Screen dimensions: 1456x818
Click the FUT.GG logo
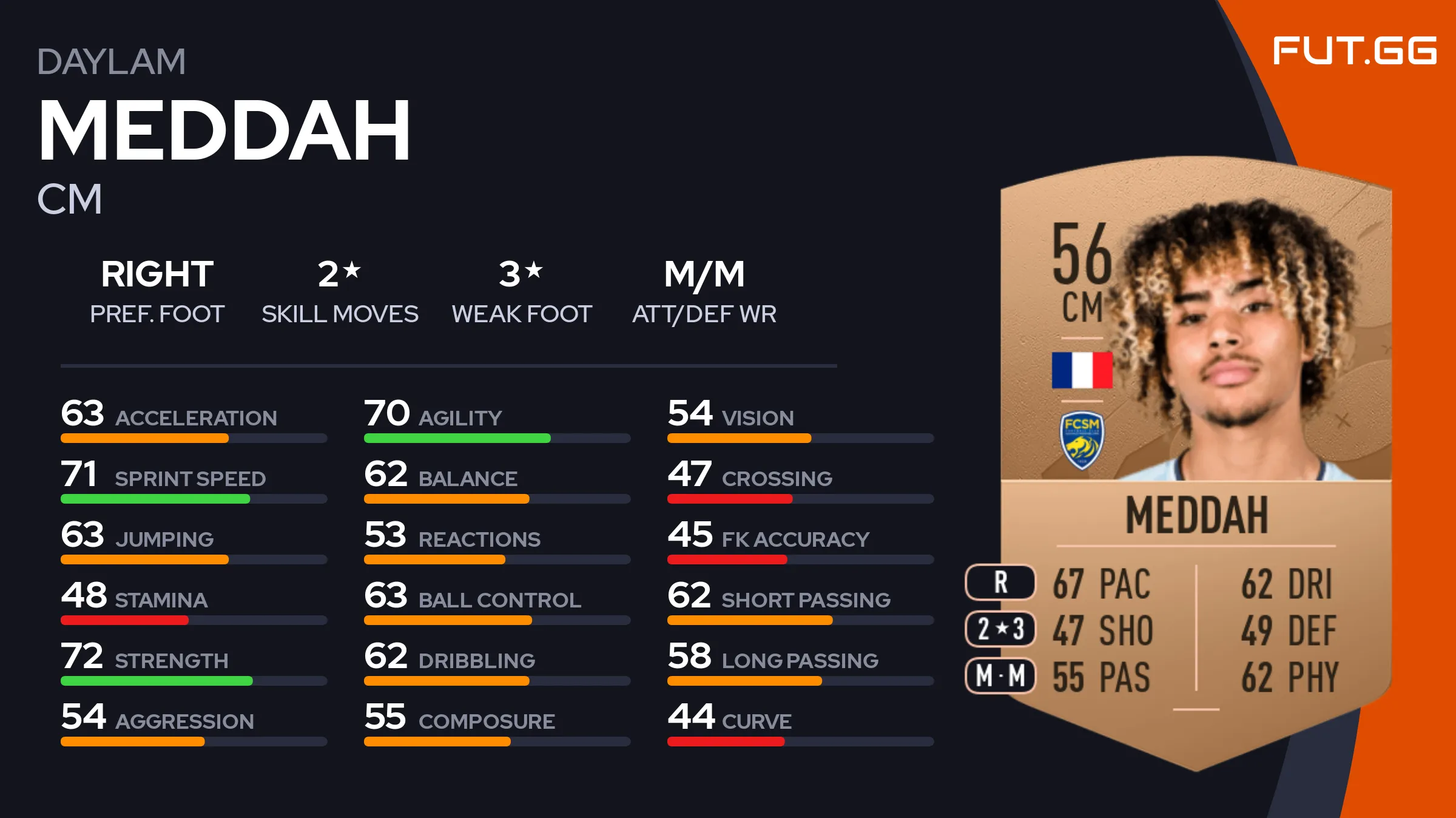1354,50
